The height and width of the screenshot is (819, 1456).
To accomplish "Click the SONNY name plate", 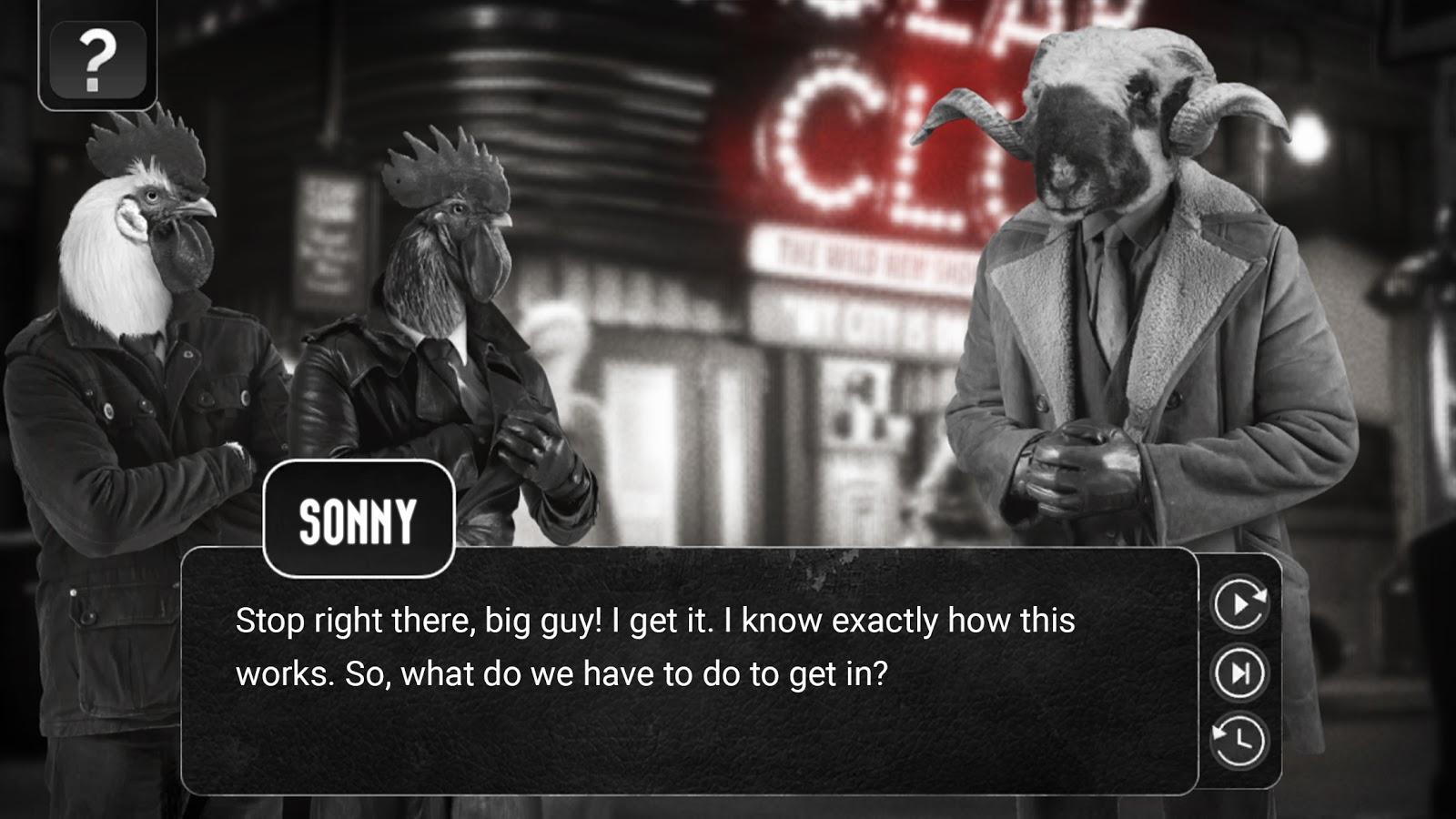I will [358, 521].
